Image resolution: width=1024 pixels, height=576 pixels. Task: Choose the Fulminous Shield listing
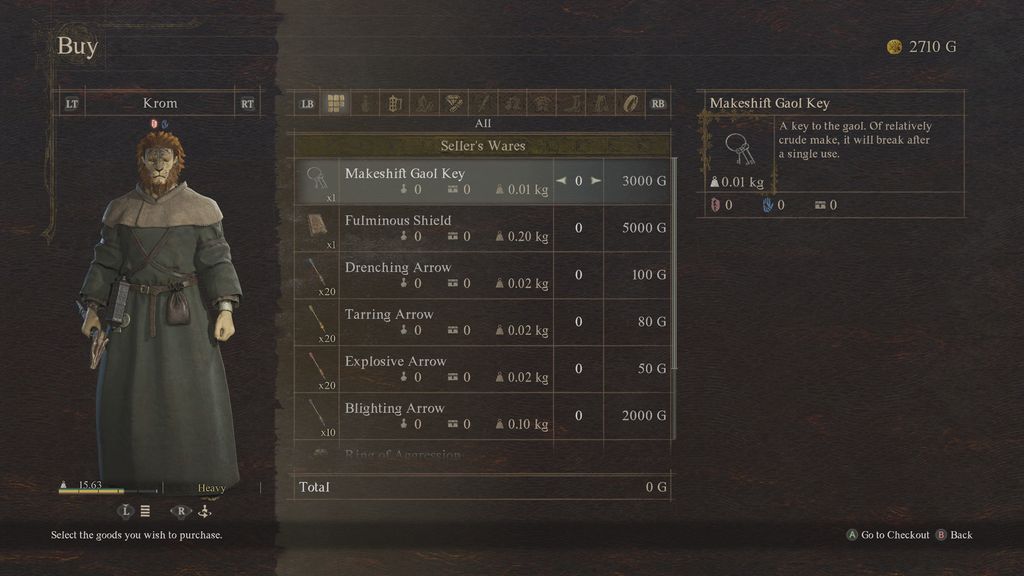[x=440, y=228]
